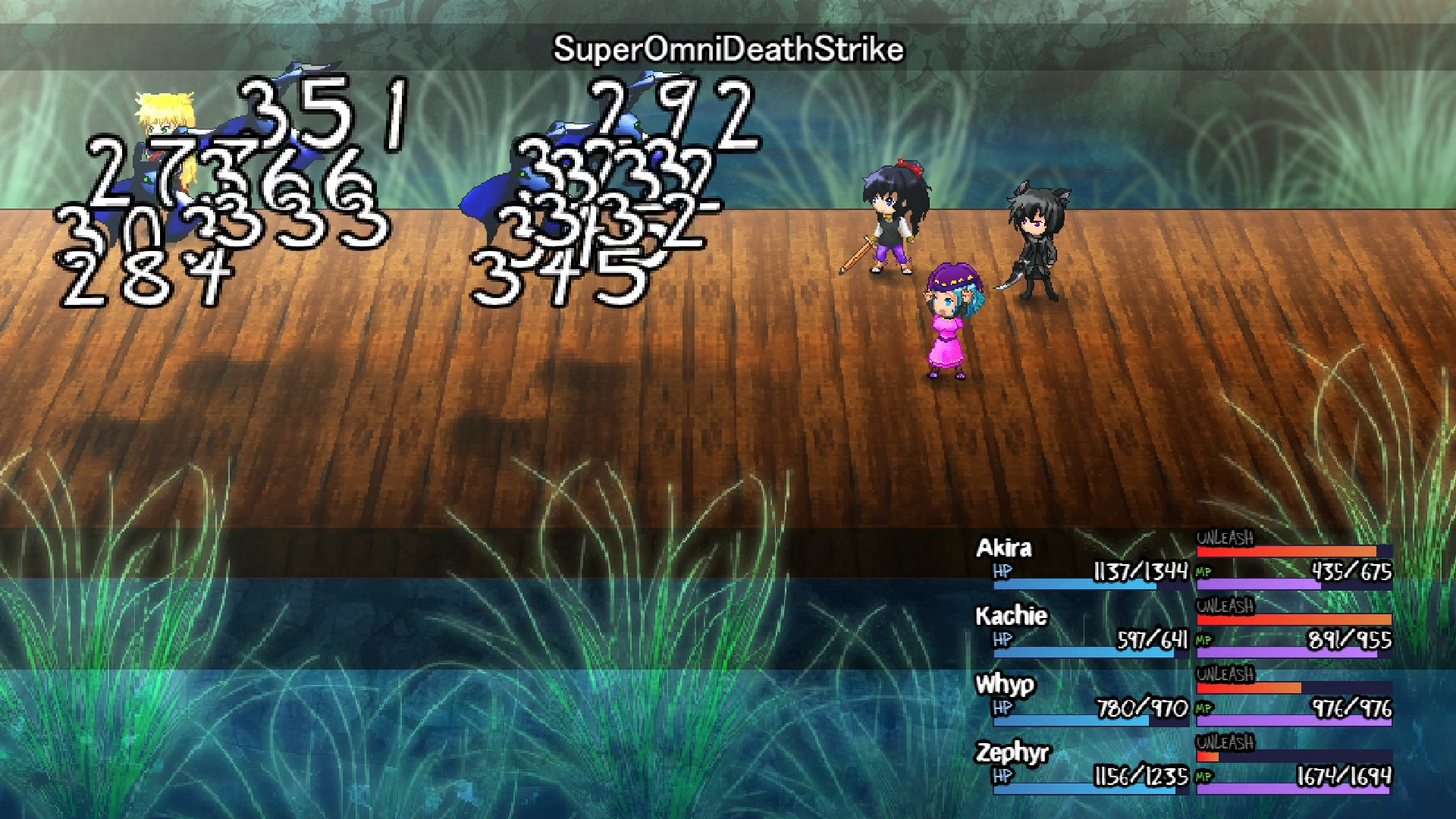Click the blue bat enemy cluster
The width and height of the screenshot is (1456, 819).
[x=576, y=174]
